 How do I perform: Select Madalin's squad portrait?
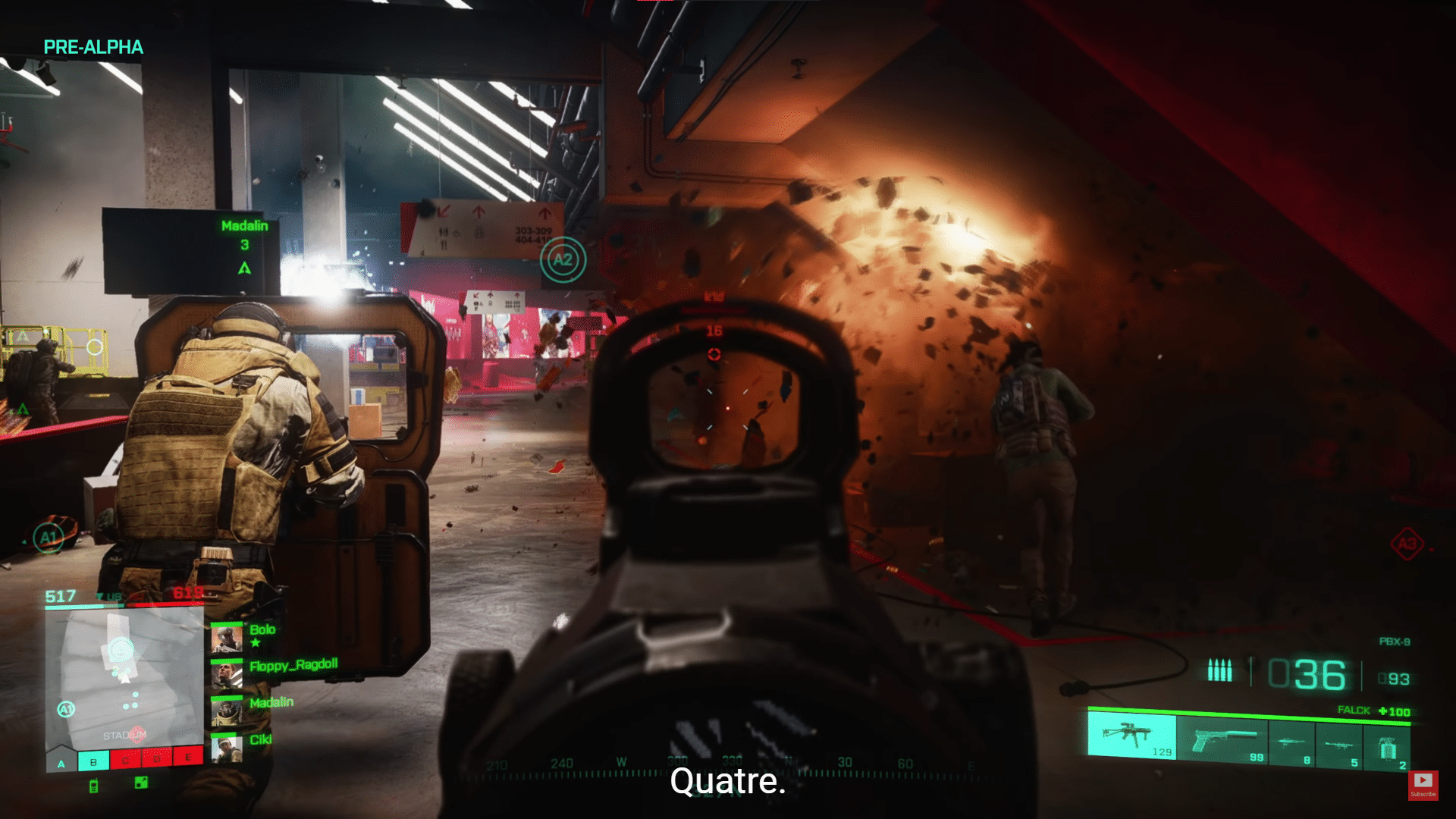[x=226, y=711]
